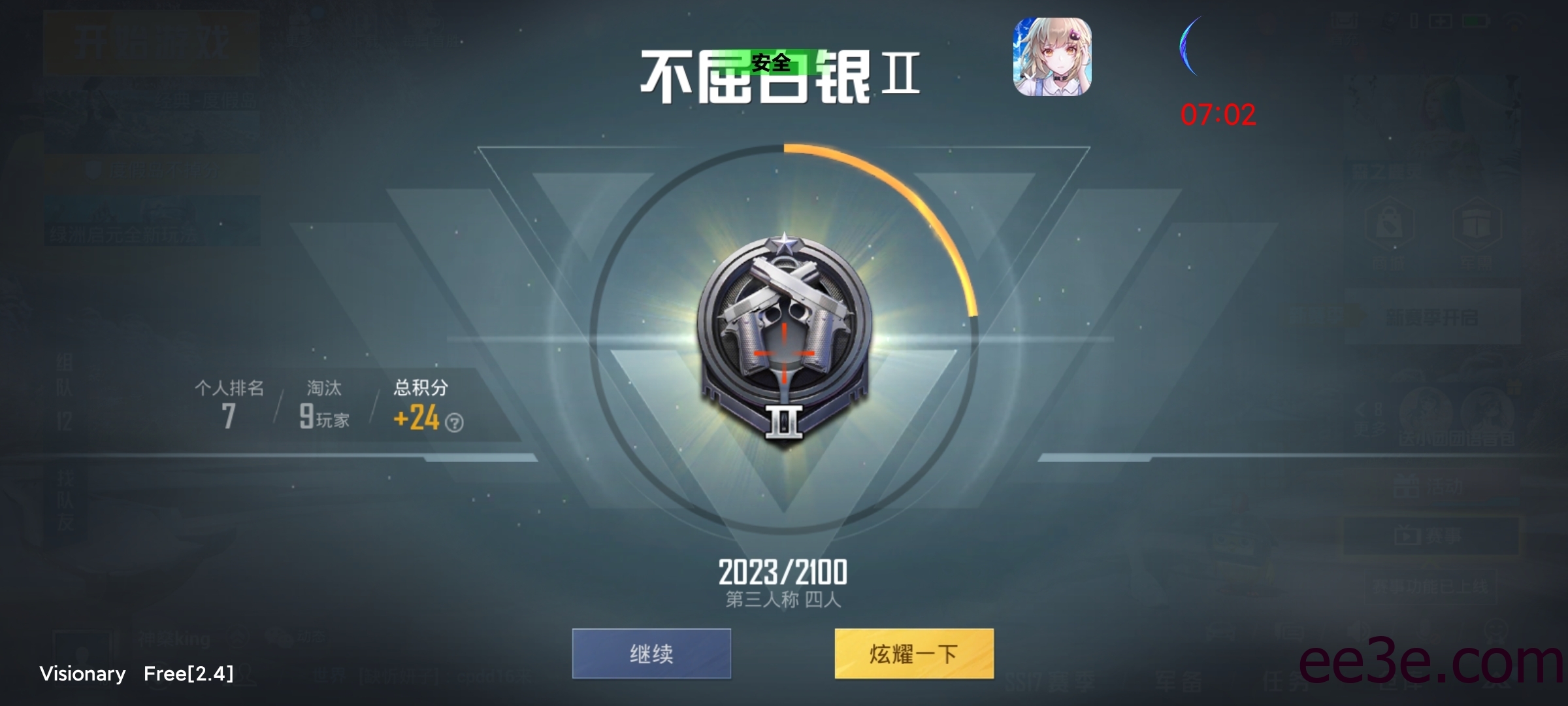Tap the screen recording timer 07:02
Image resolution: width=1568 pixels, height=706 pixels.
(x=1218, y=114)
